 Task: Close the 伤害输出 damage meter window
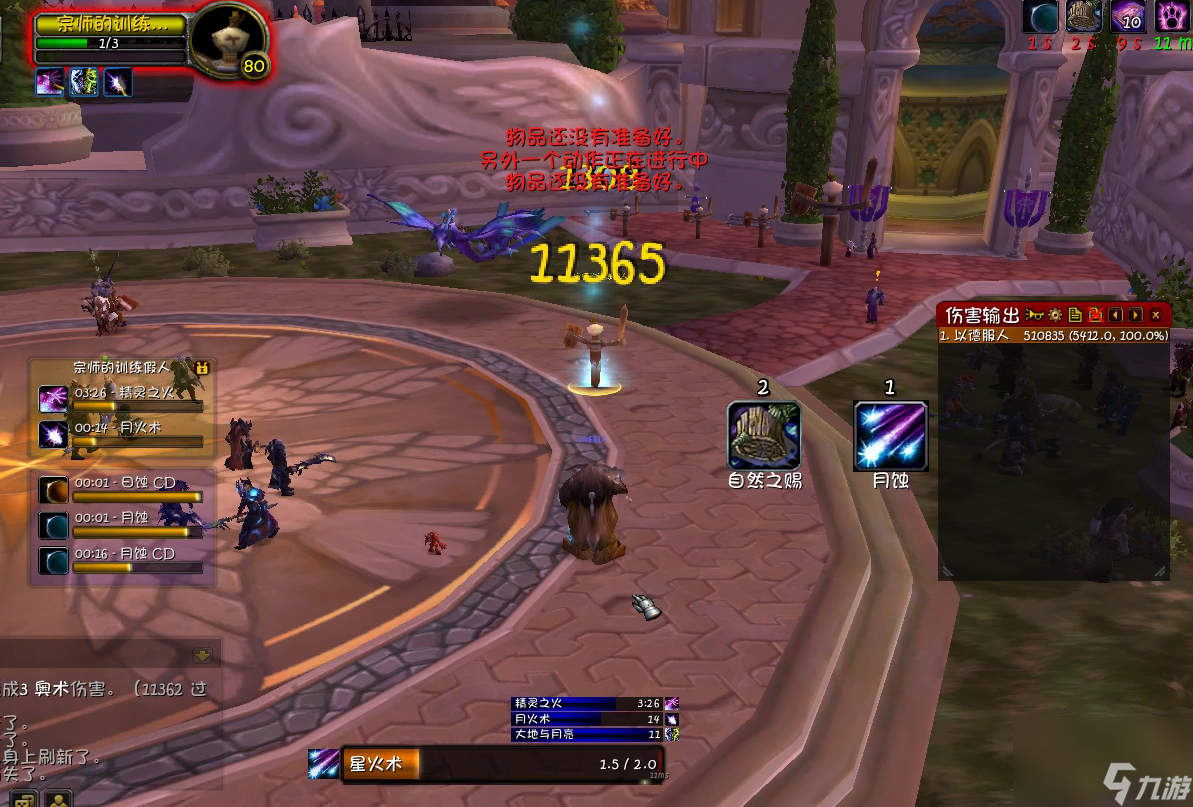click(1156, 315)
